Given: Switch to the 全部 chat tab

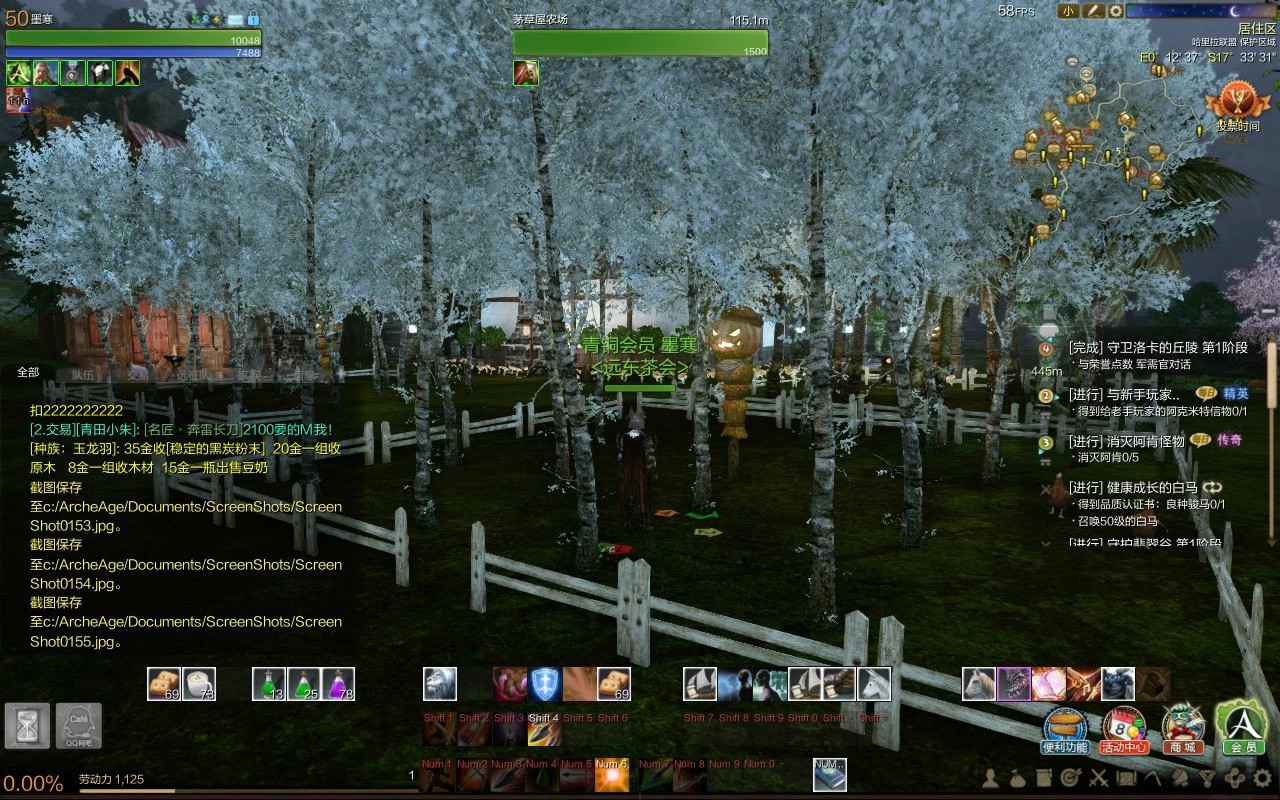Looking at the screenshot, I should (x=28, y=372).
